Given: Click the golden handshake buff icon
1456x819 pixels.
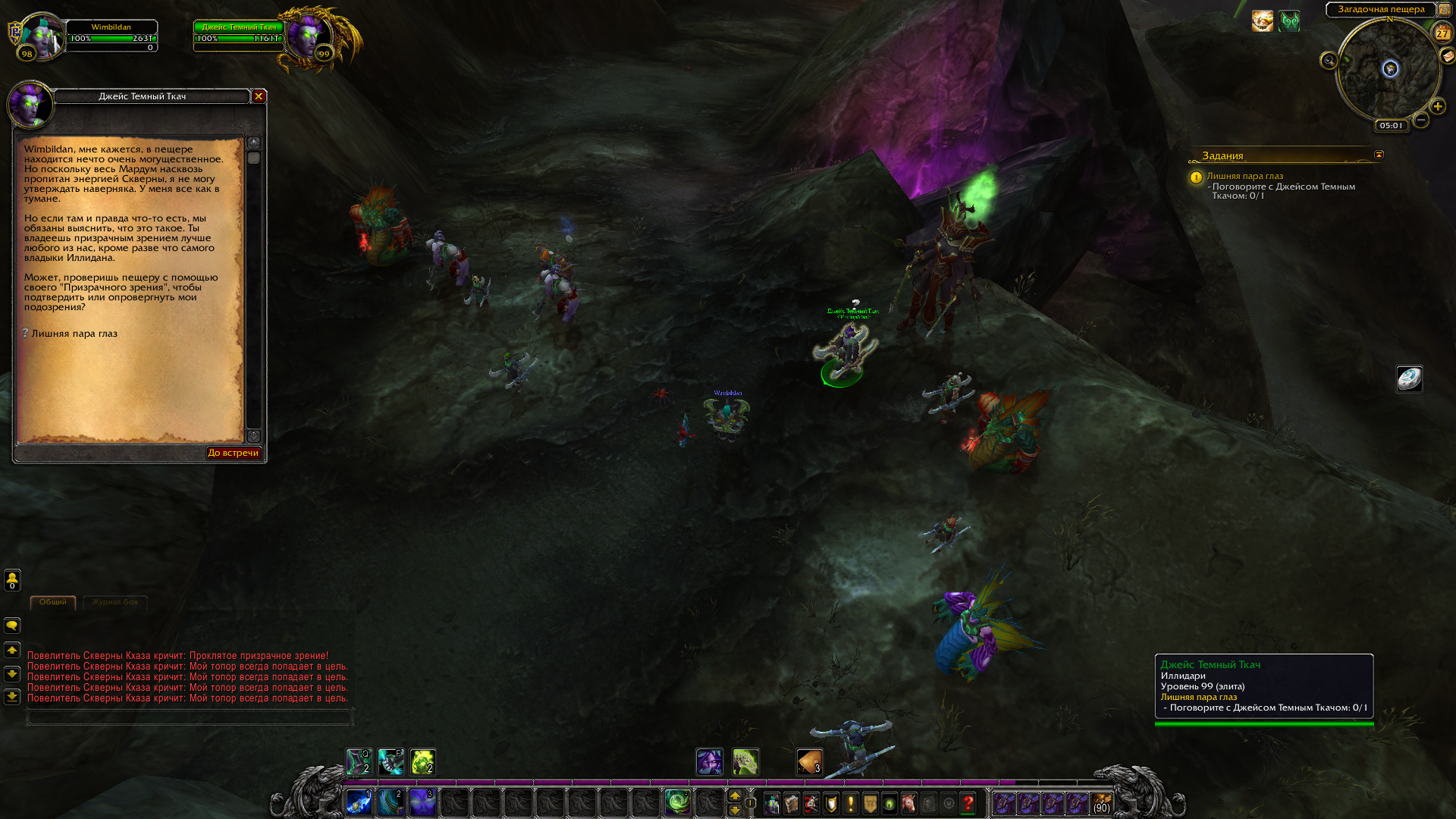Looking at the screenshot, I should pos(1262,21).
